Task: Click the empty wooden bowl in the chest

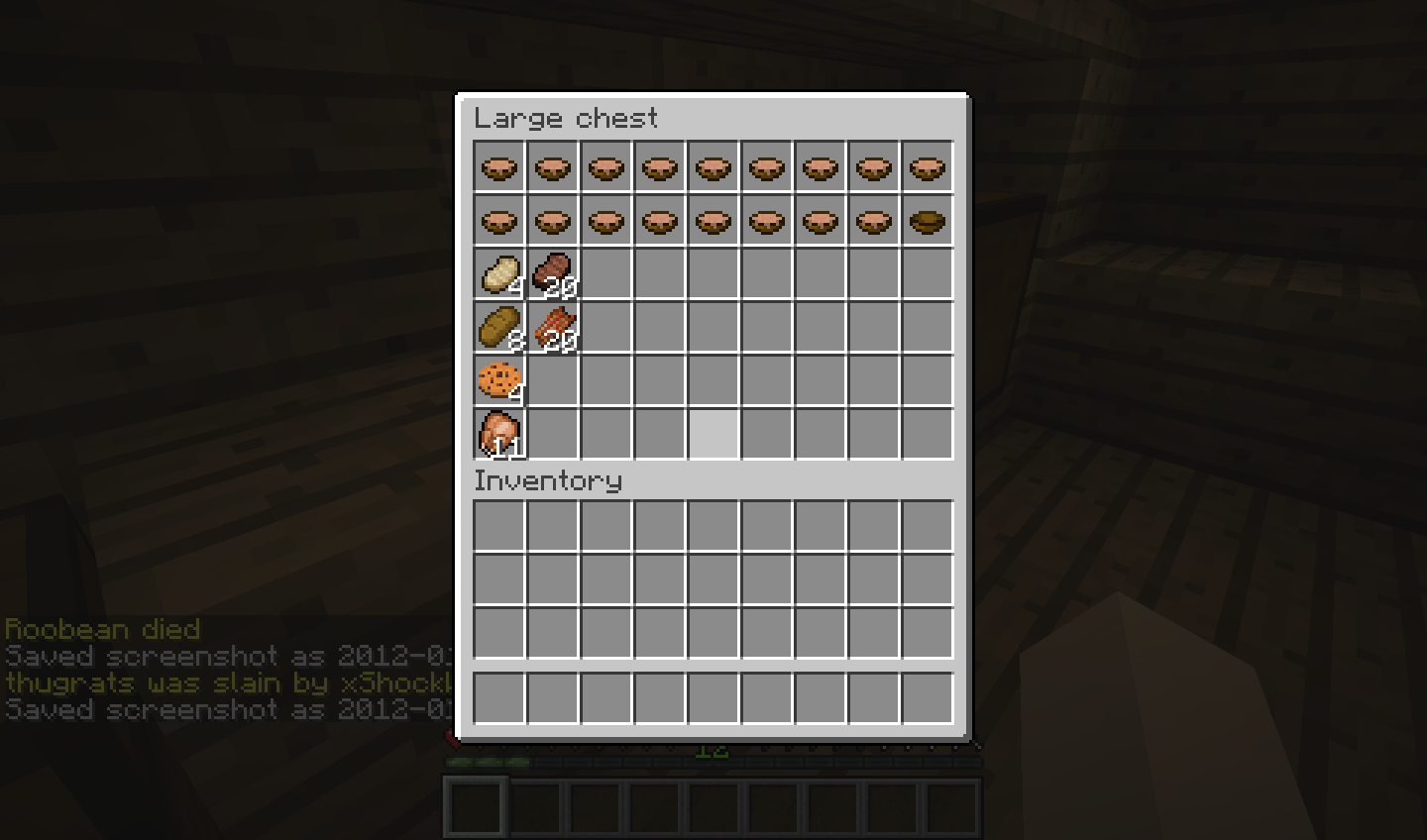Action: click(x=927, y=221)
